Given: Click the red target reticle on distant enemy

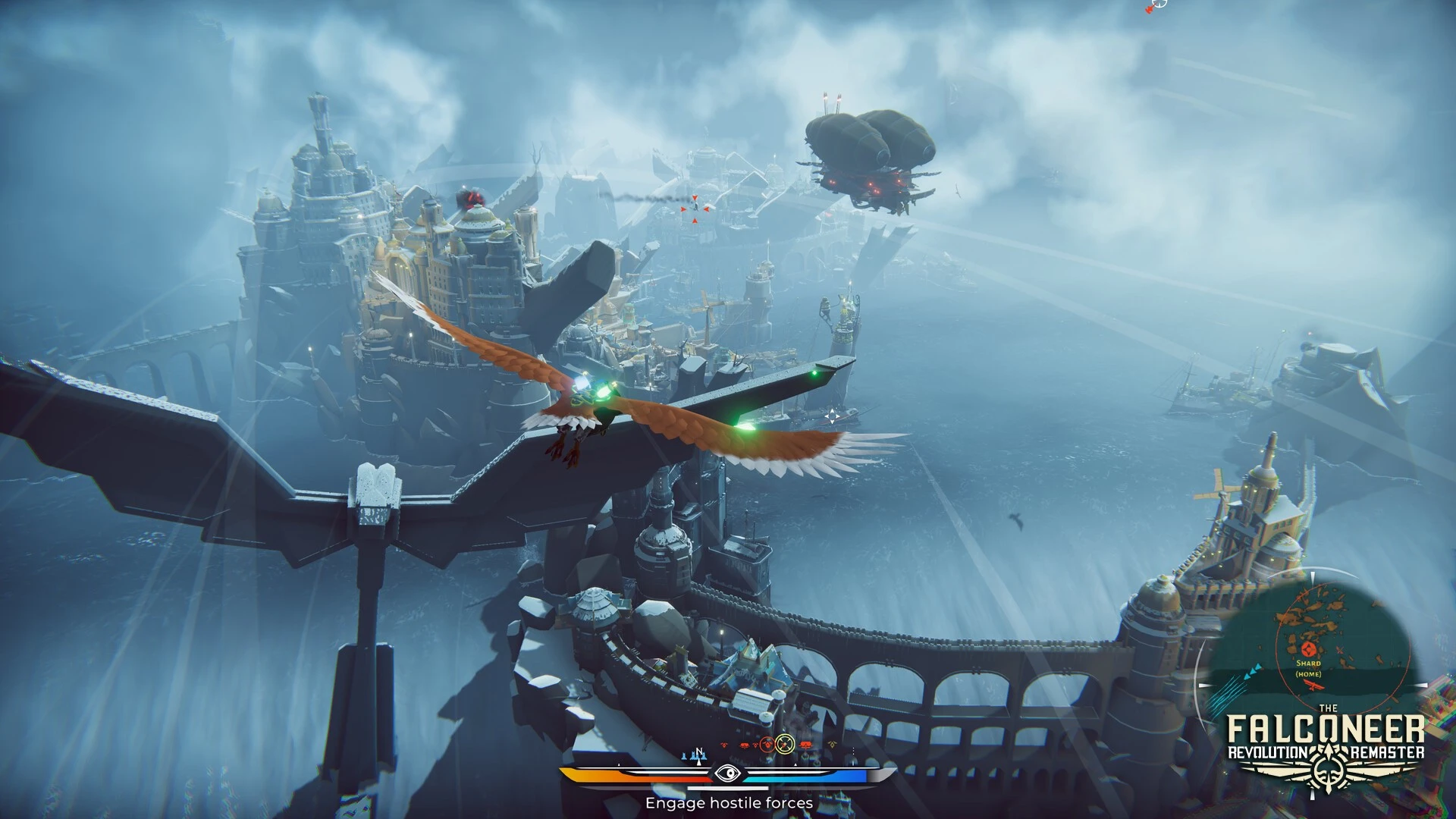Looking at the screenshot, I should [695, 208].
